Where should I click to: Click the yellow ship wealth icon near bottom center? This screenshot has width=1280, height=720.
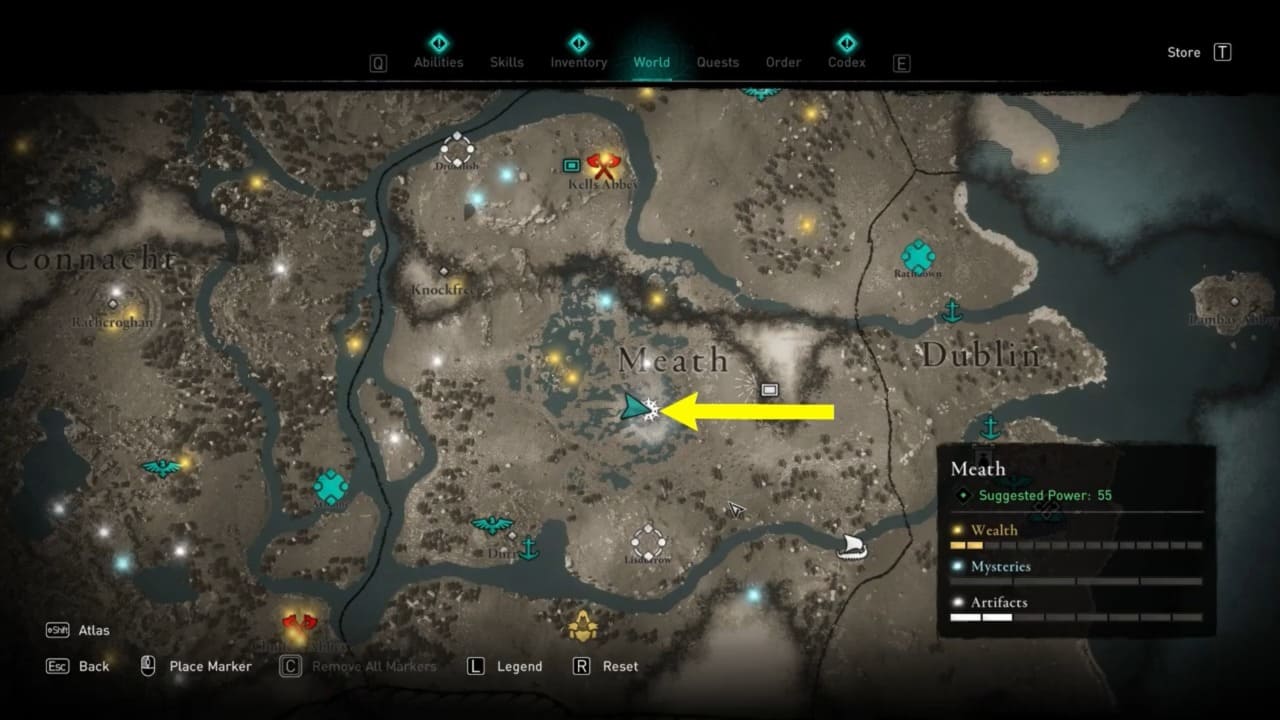point(581,627)
